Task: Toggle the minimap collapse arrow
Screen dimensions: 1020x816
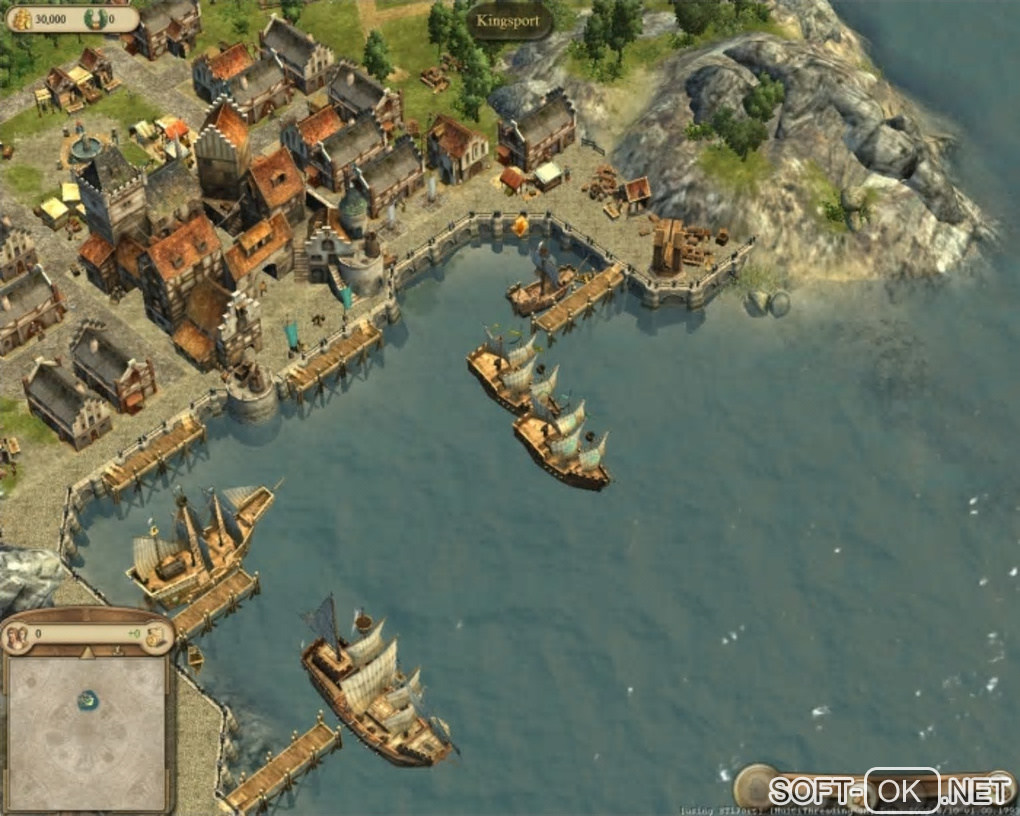Action: pyautogui.click(x=87, y=653)
